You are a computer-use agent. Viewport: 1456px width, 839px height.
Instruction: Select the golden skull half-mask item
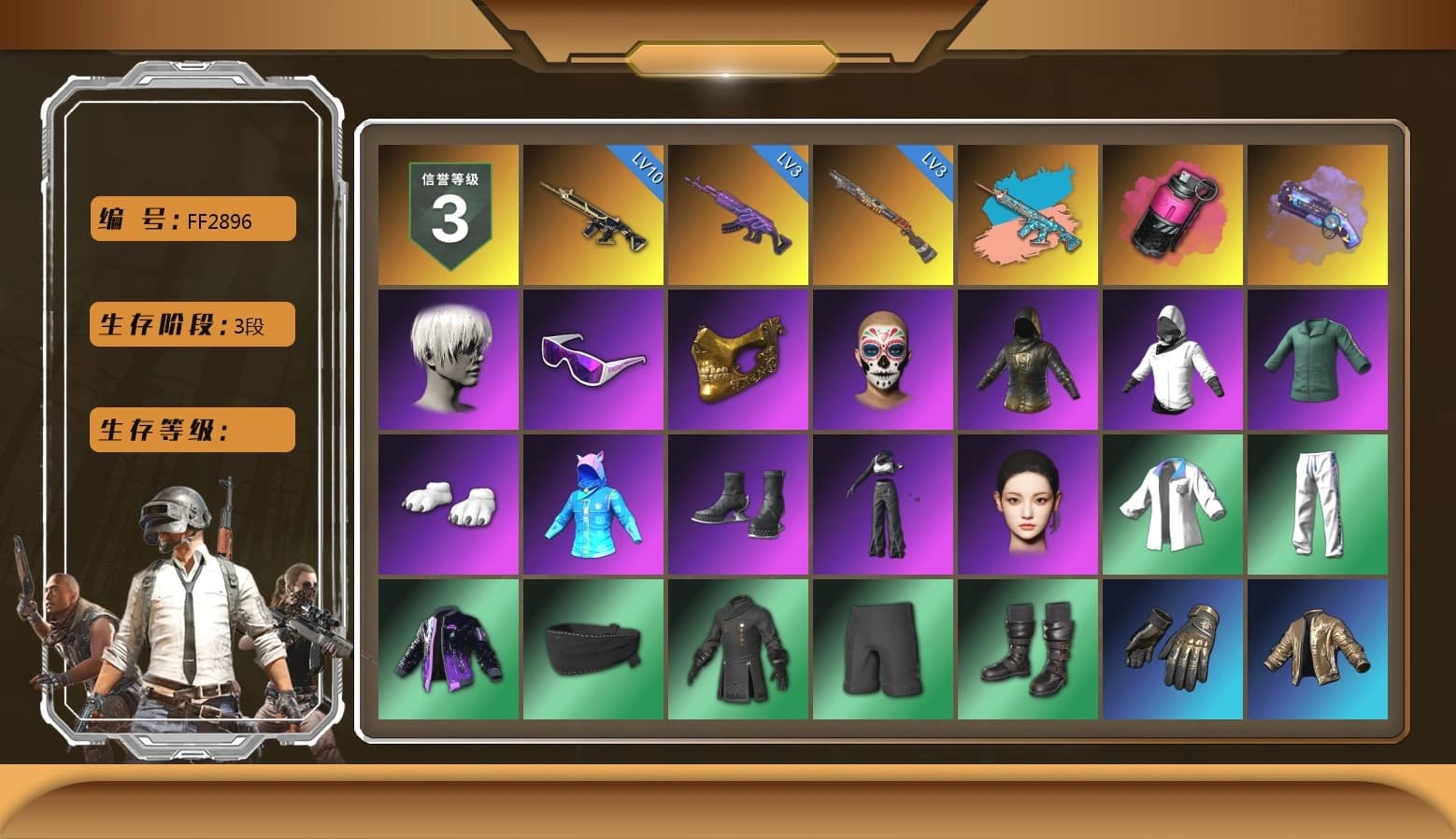(x=738, y=360)
